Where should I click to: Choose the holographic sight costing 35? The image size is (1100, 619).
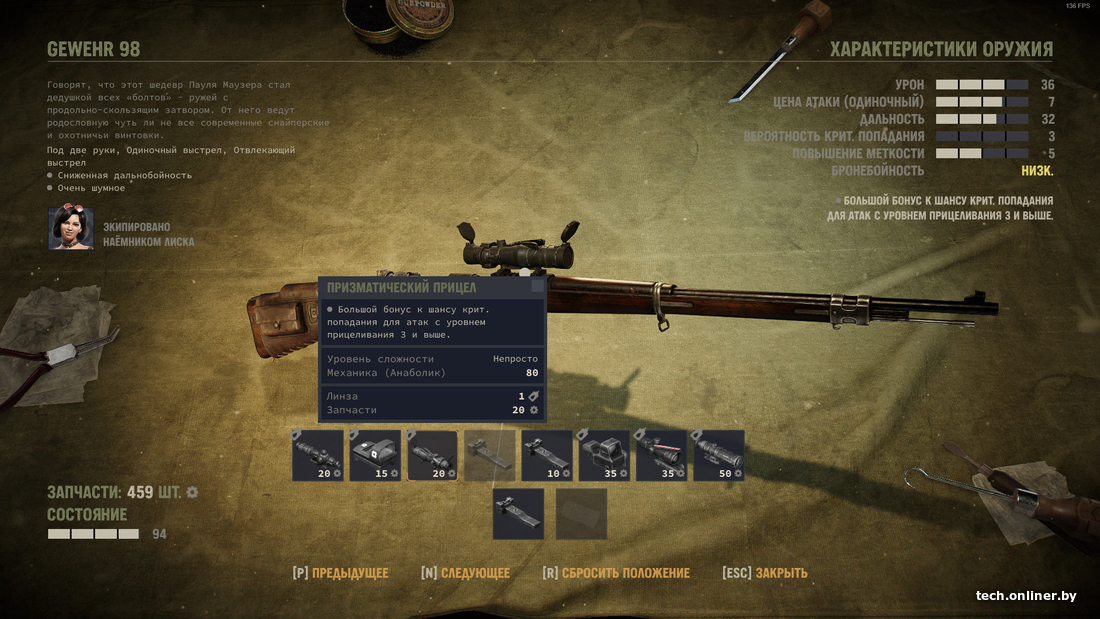pos(604,456)
